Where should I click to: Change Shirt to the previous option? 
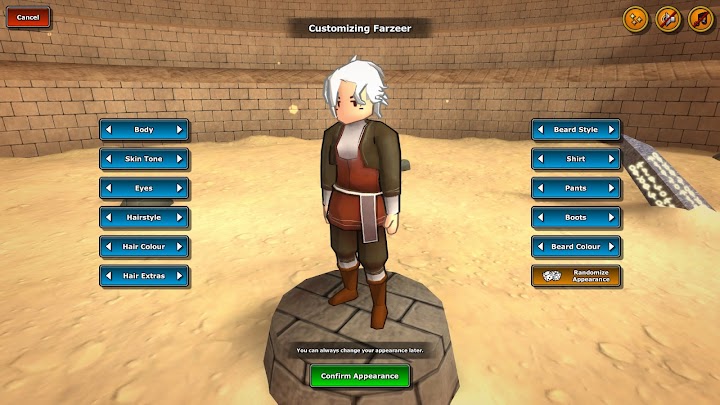pyautogui.click(x=541, y=159)
